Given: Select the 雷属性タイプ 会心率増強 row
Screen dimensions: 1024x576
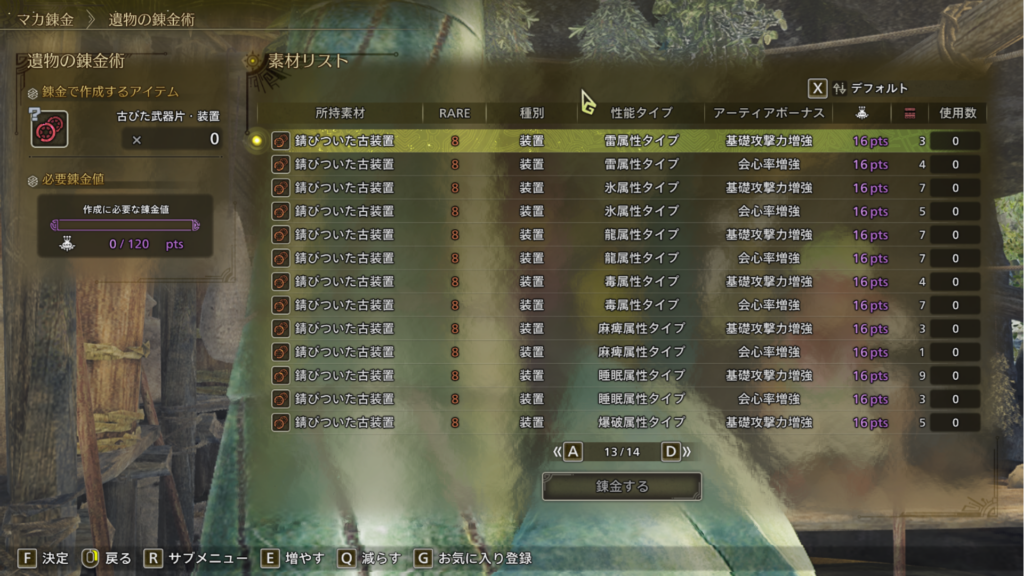Looking at the screenshot, I should [x=620, y=164].
